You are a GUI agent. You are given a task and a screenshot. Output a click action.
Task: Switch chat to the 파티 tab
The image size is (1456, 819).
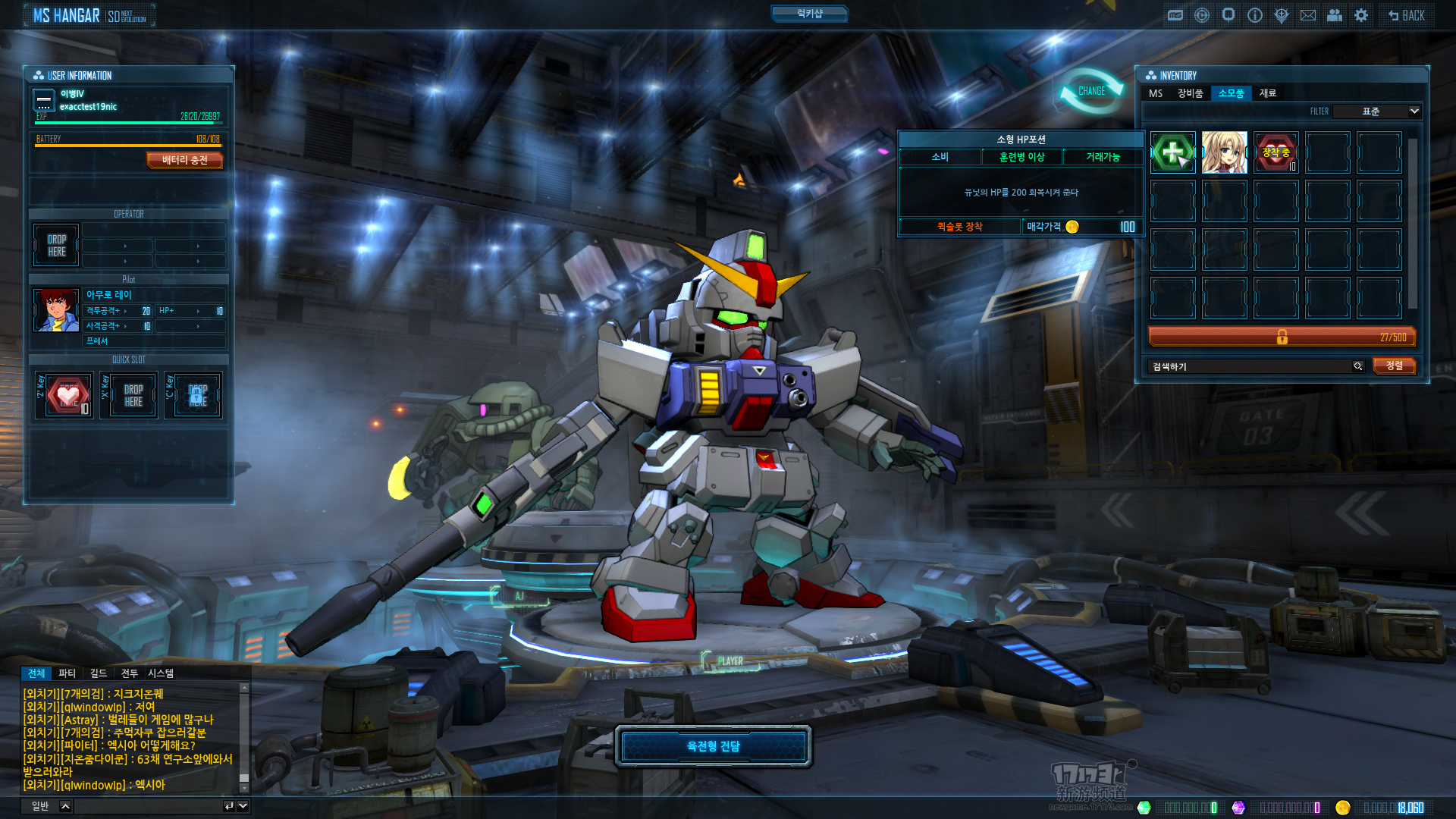click(67, 673)
